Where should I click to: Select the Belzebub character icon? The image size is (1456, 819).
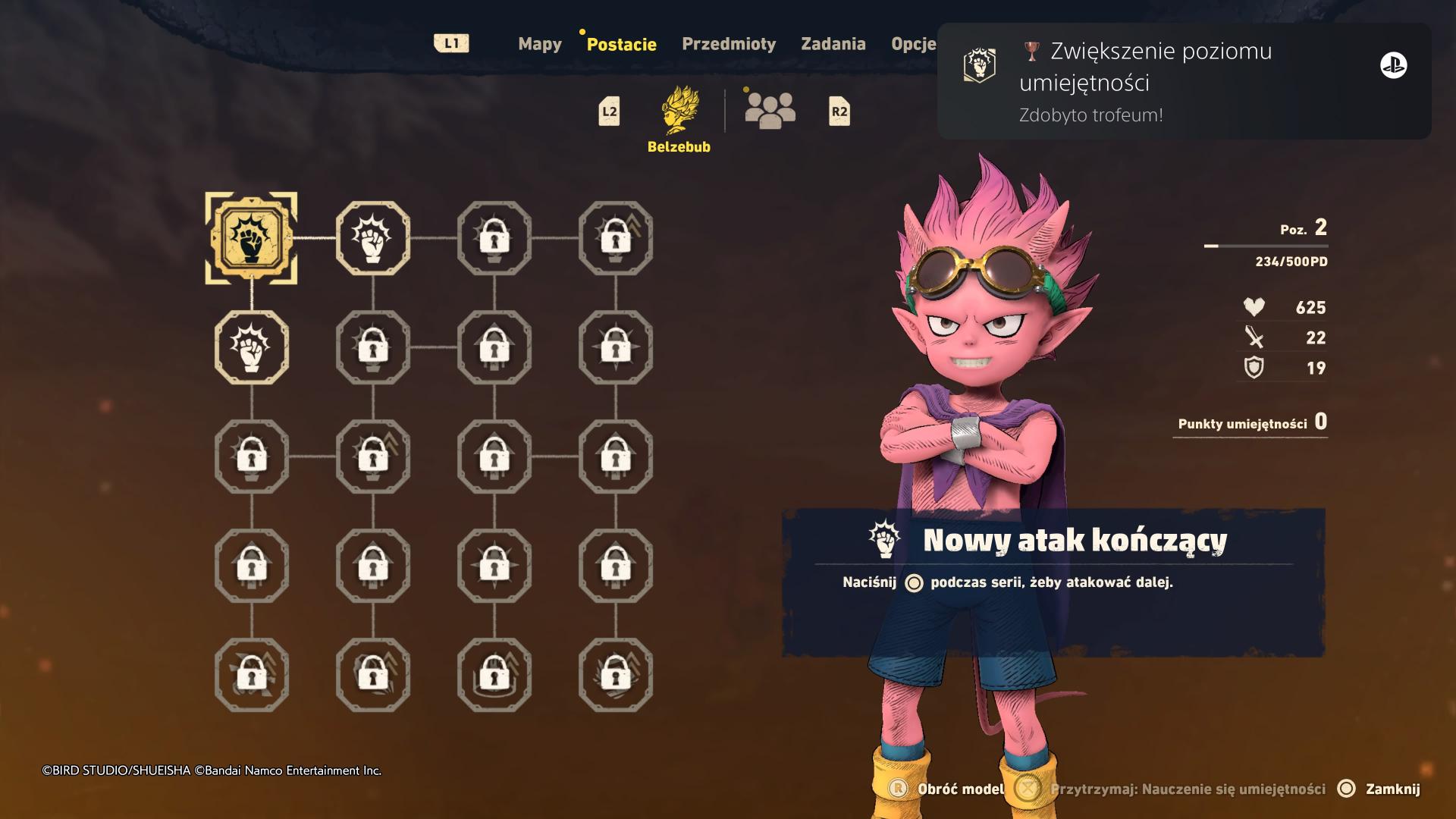[679, 111]
